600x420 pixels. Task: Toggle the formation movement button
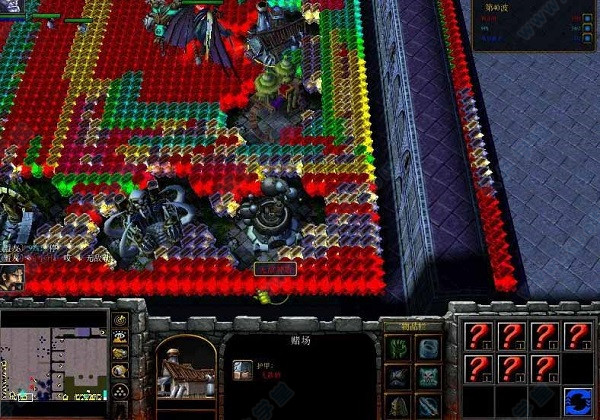(120, 388)
